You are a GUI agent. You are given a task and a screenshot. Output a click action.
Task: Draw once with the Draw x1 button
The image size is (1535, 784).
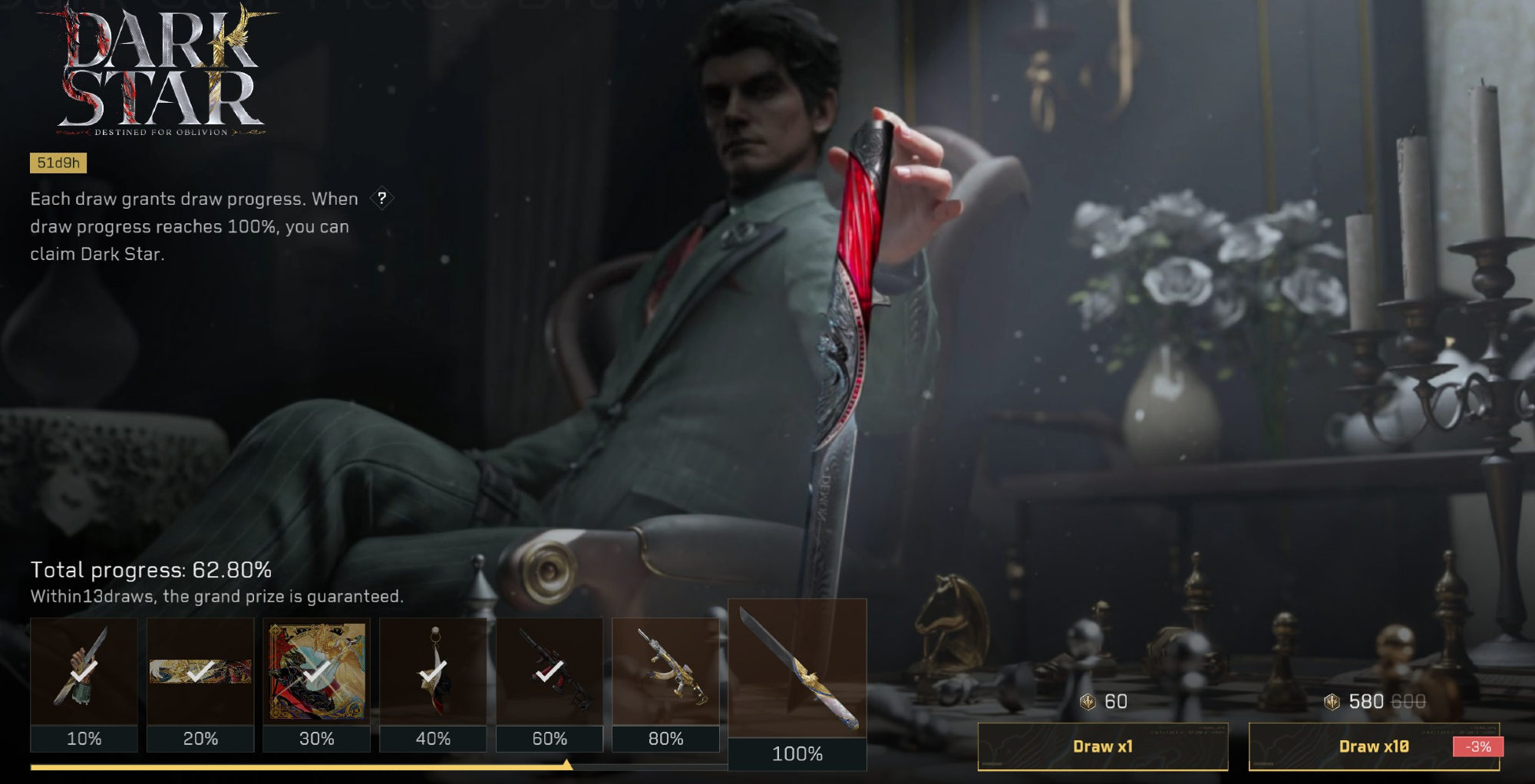(x=1102, y=746)
